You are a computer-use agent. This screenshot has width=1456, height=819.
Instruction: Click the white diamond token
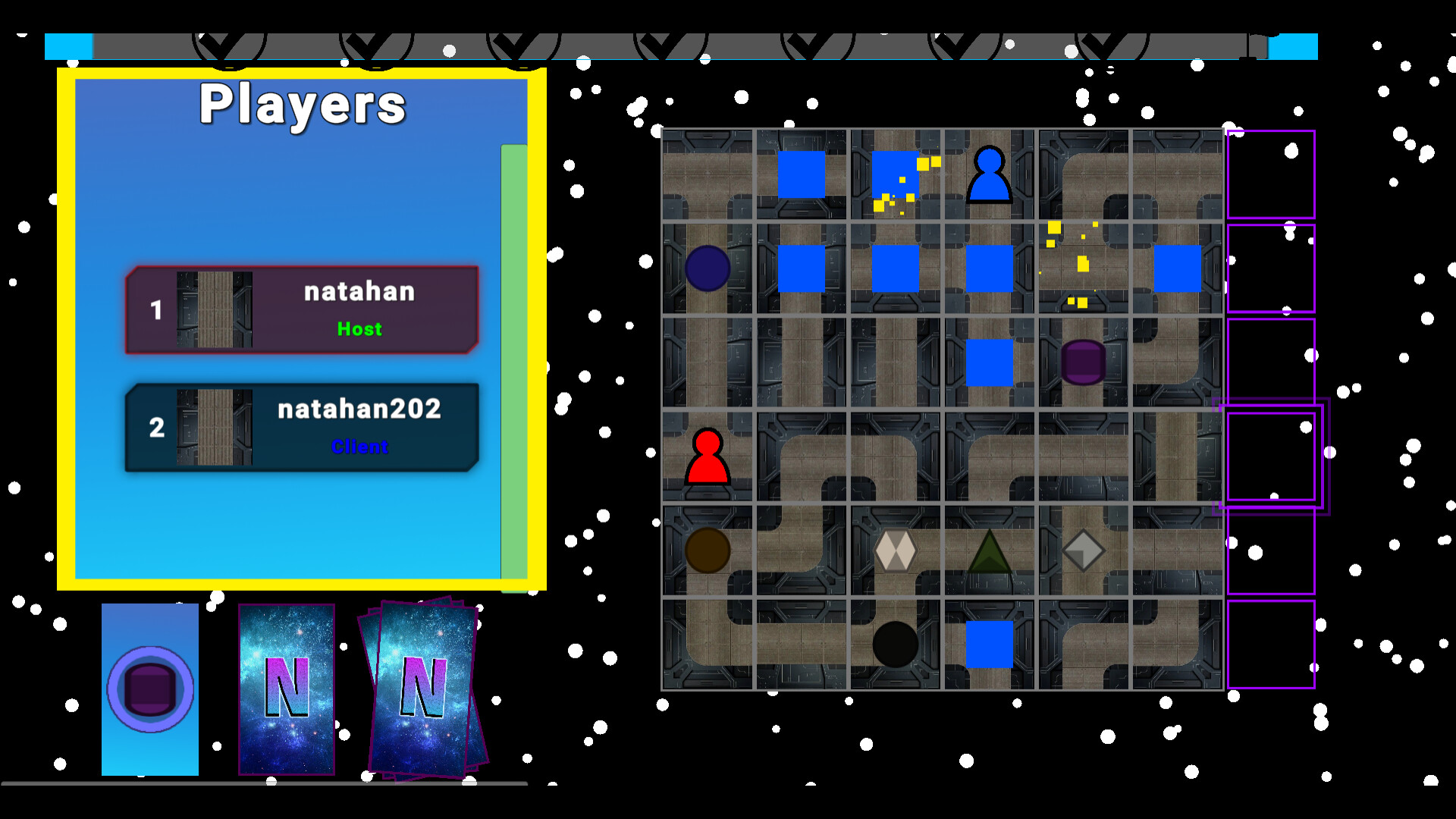click(895, 550)
